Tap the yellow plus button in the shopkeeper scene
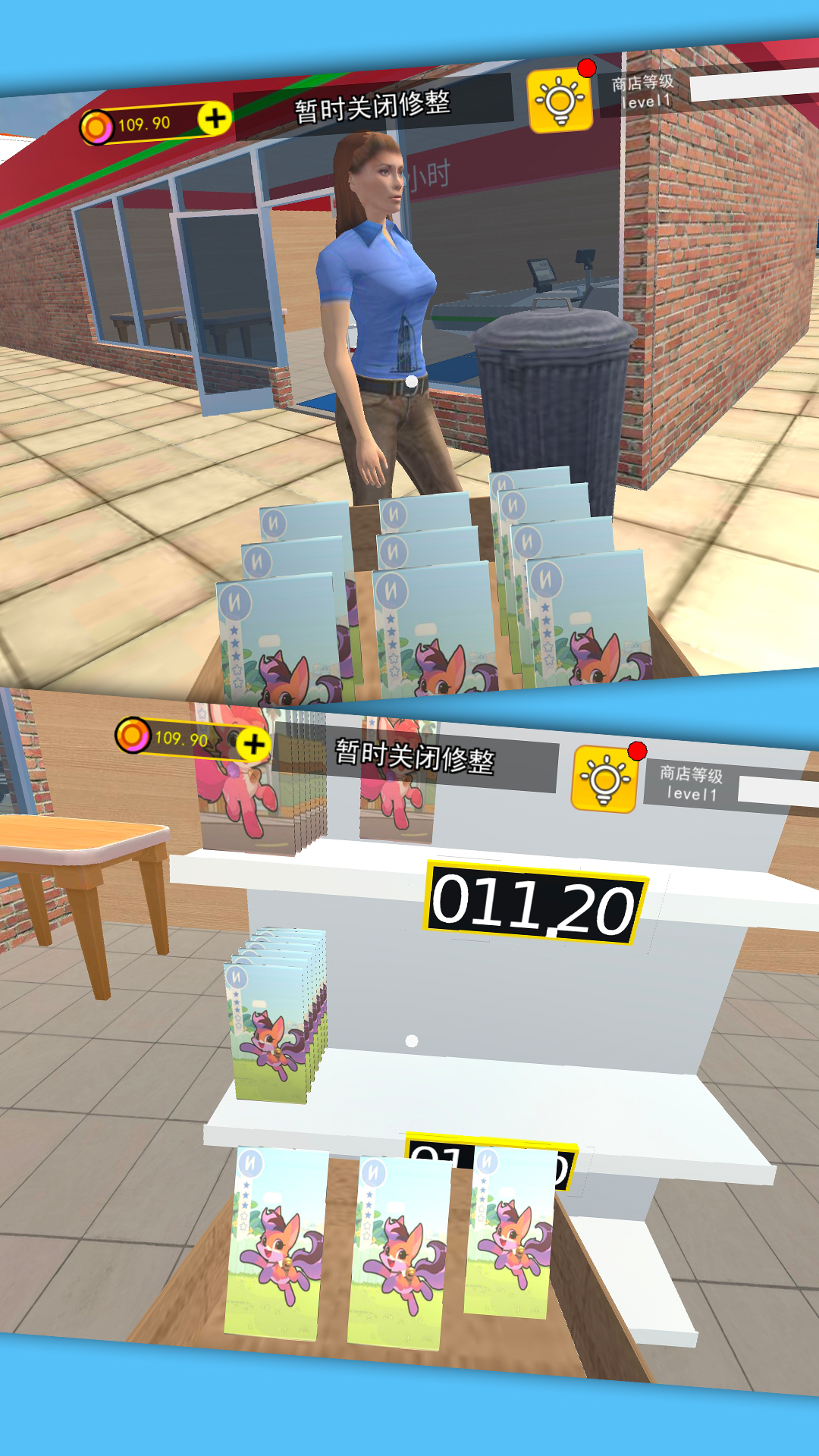Image resolution: width=819 pixels, height=1456 pixels. click(x=215, y=118)
